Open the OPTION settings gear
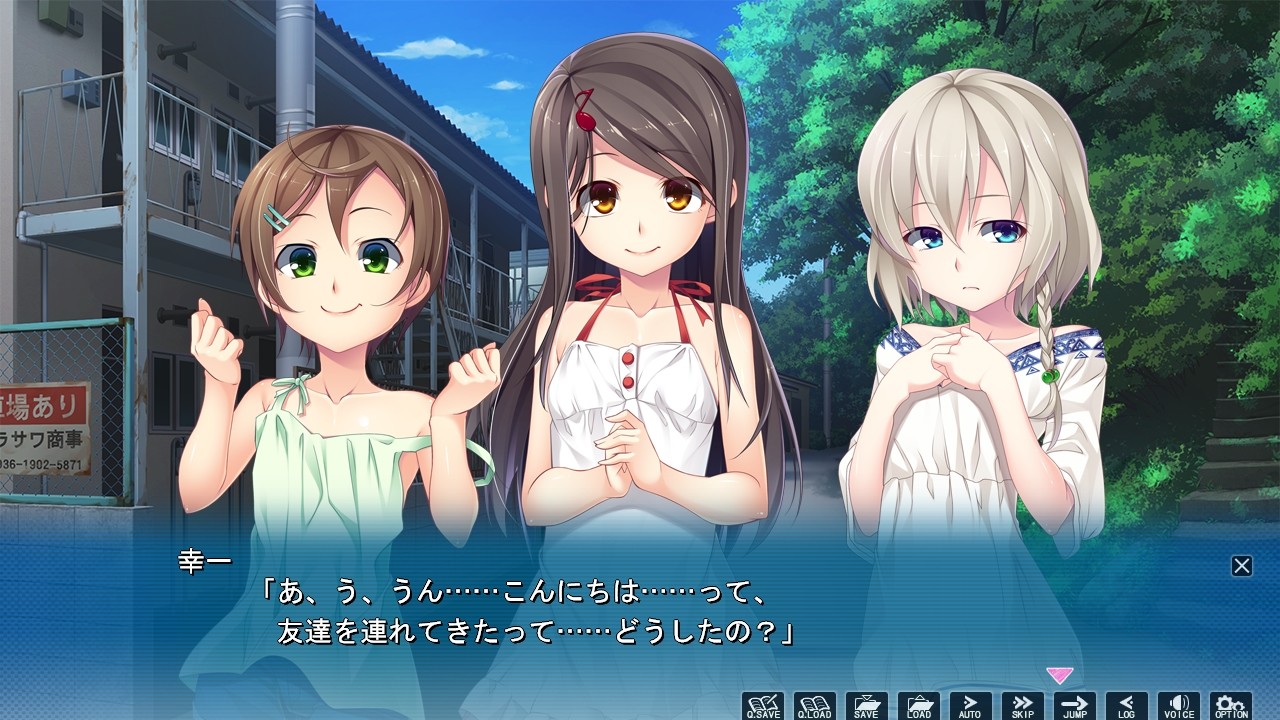This screenshot has width=1280, height=720. [1231, 706]
